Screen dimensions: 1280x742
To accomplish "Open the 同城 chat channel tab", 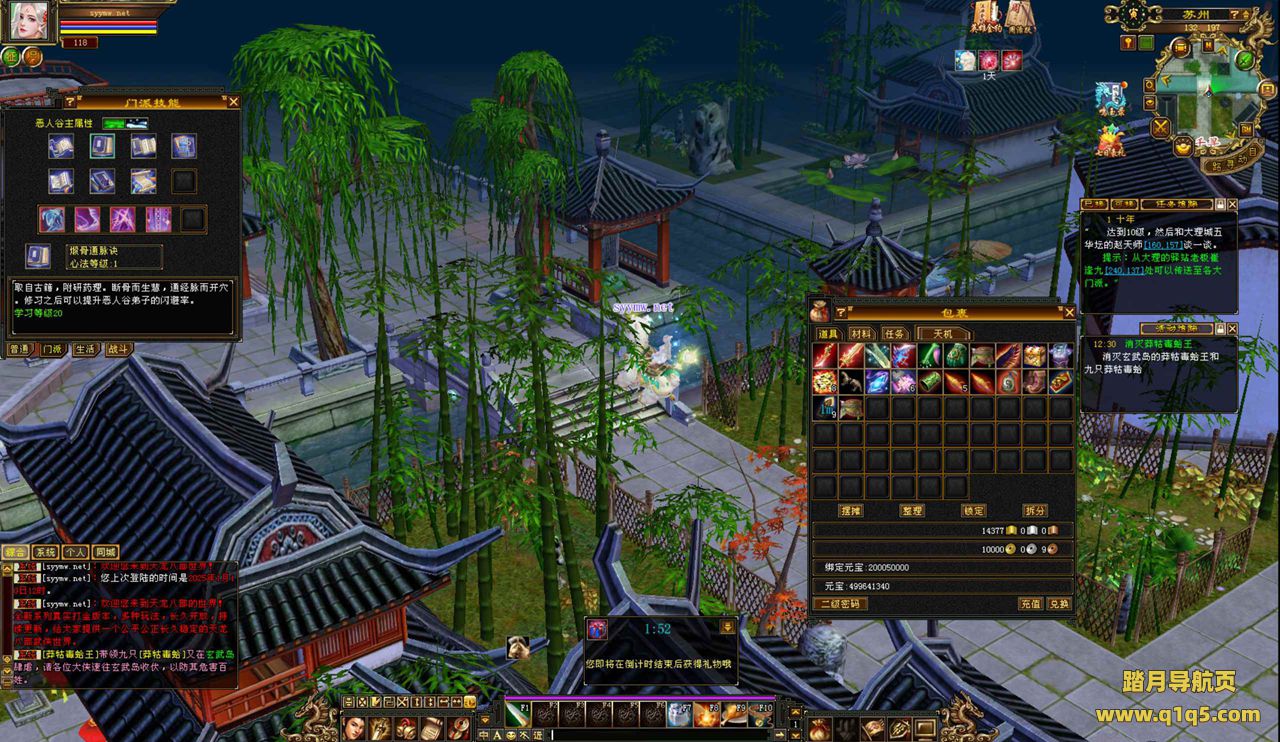I will (x=105, y=552).
